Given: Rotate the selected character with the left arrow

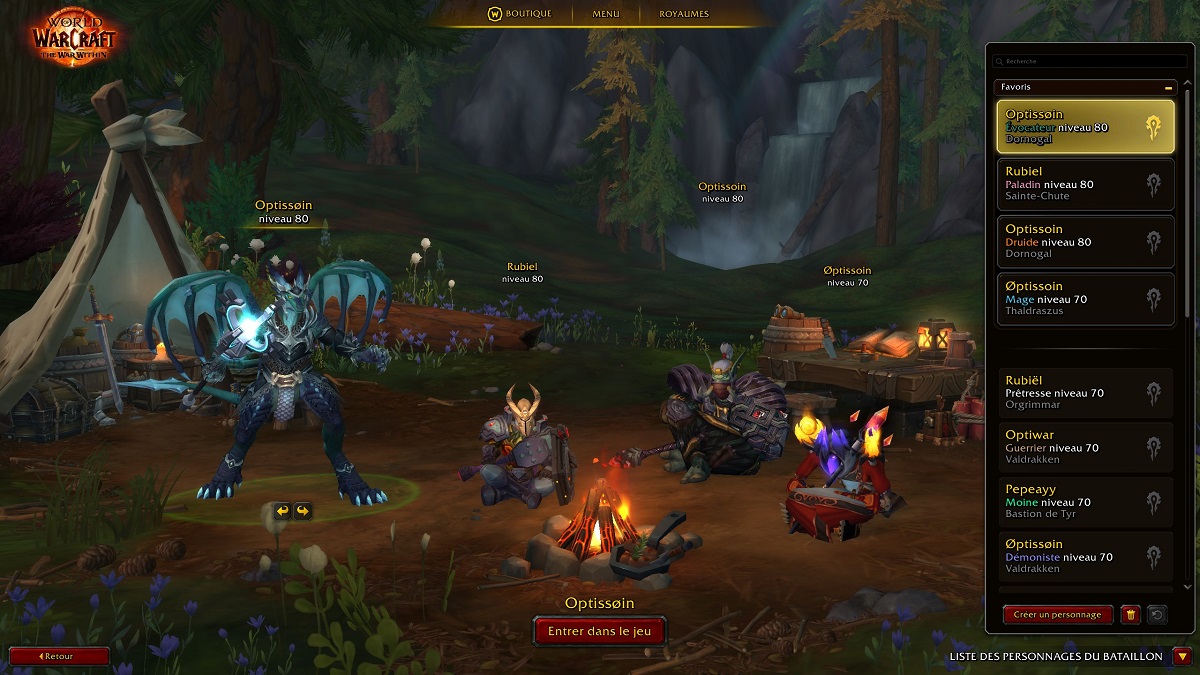Looking at the screenshot, I should (282, 511).
